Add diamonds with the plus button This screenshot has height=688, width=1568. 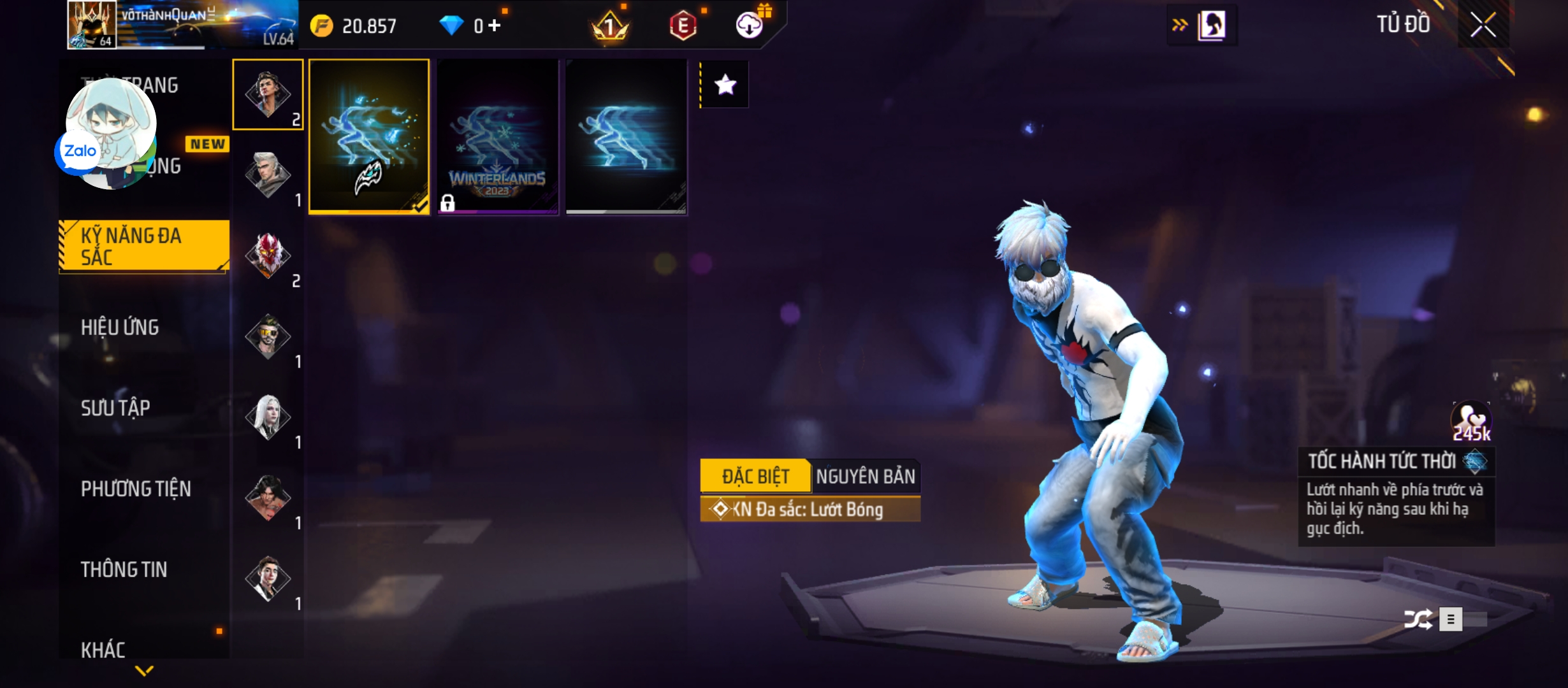pos(495,25)
